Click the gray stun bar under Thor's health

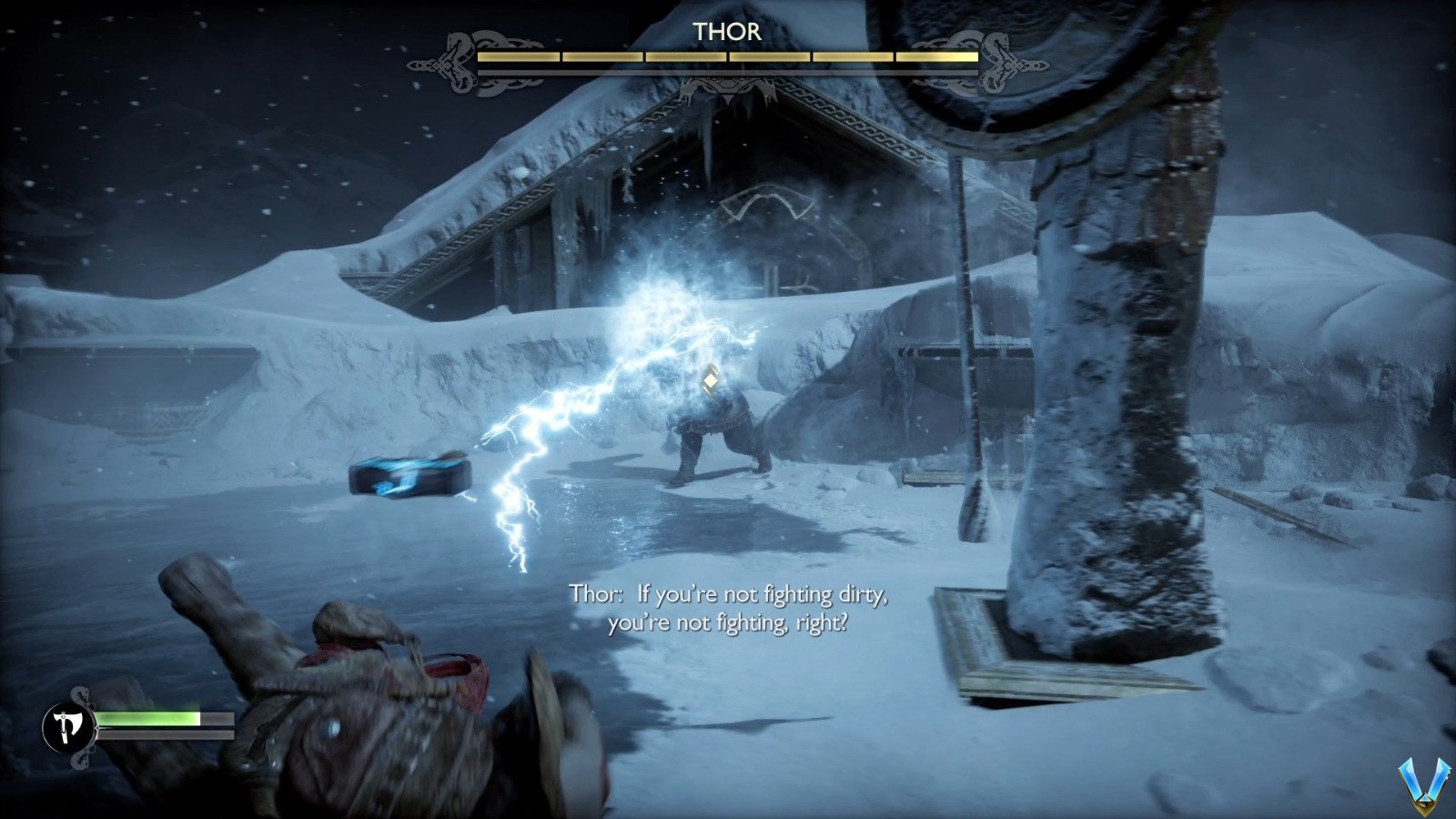point(728,70)
